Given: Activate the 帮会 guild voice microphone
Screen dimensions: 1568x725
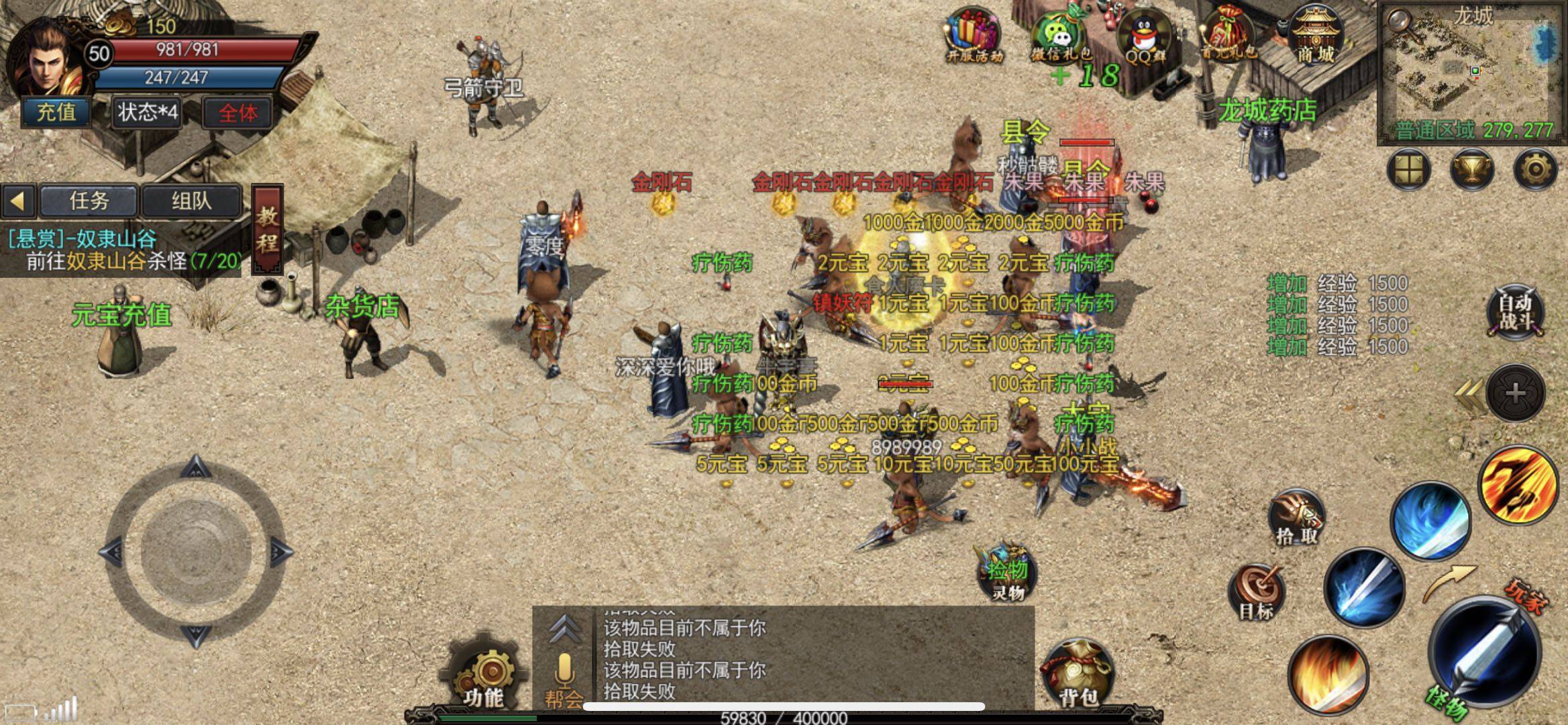Looking at the screenshot, I should pos(564,678).
